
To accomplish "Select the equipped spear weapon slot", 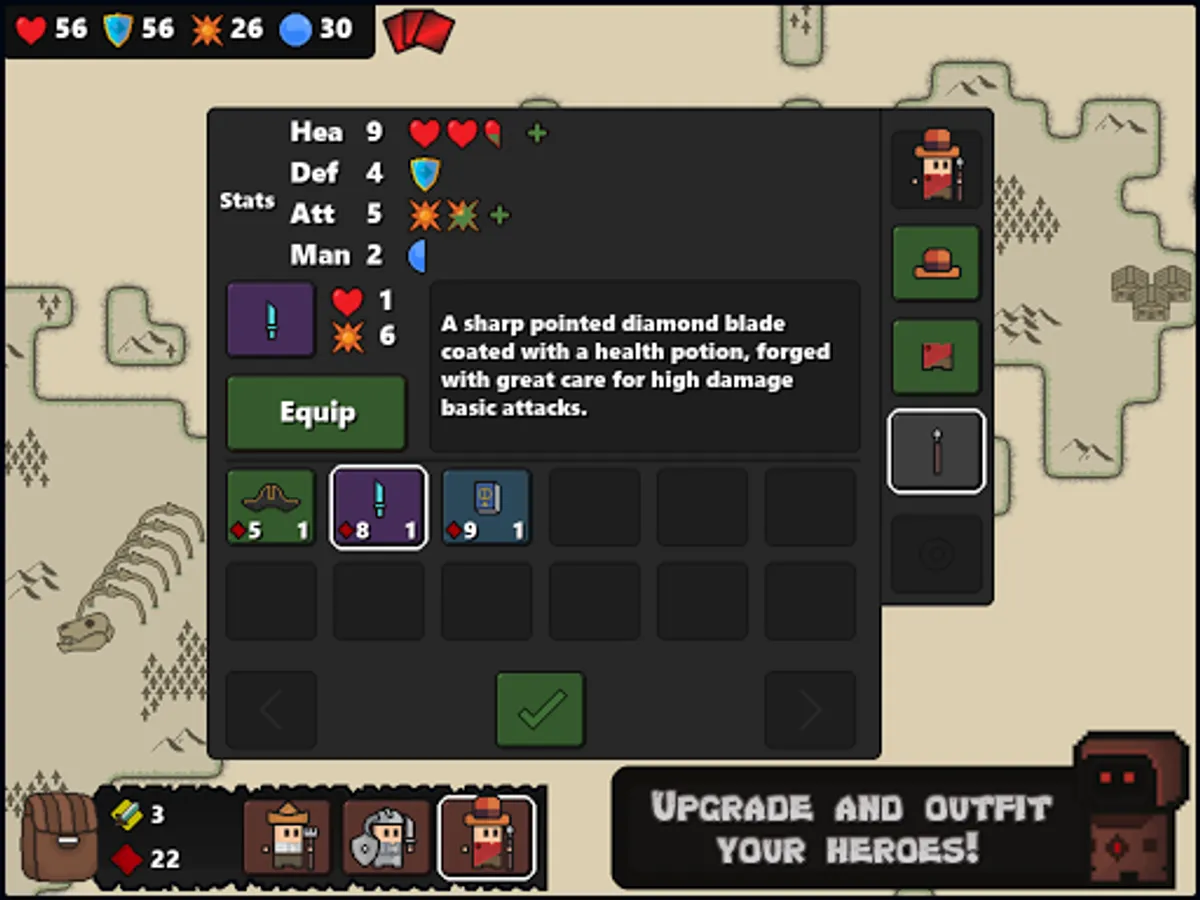I will tap(936, 451).
